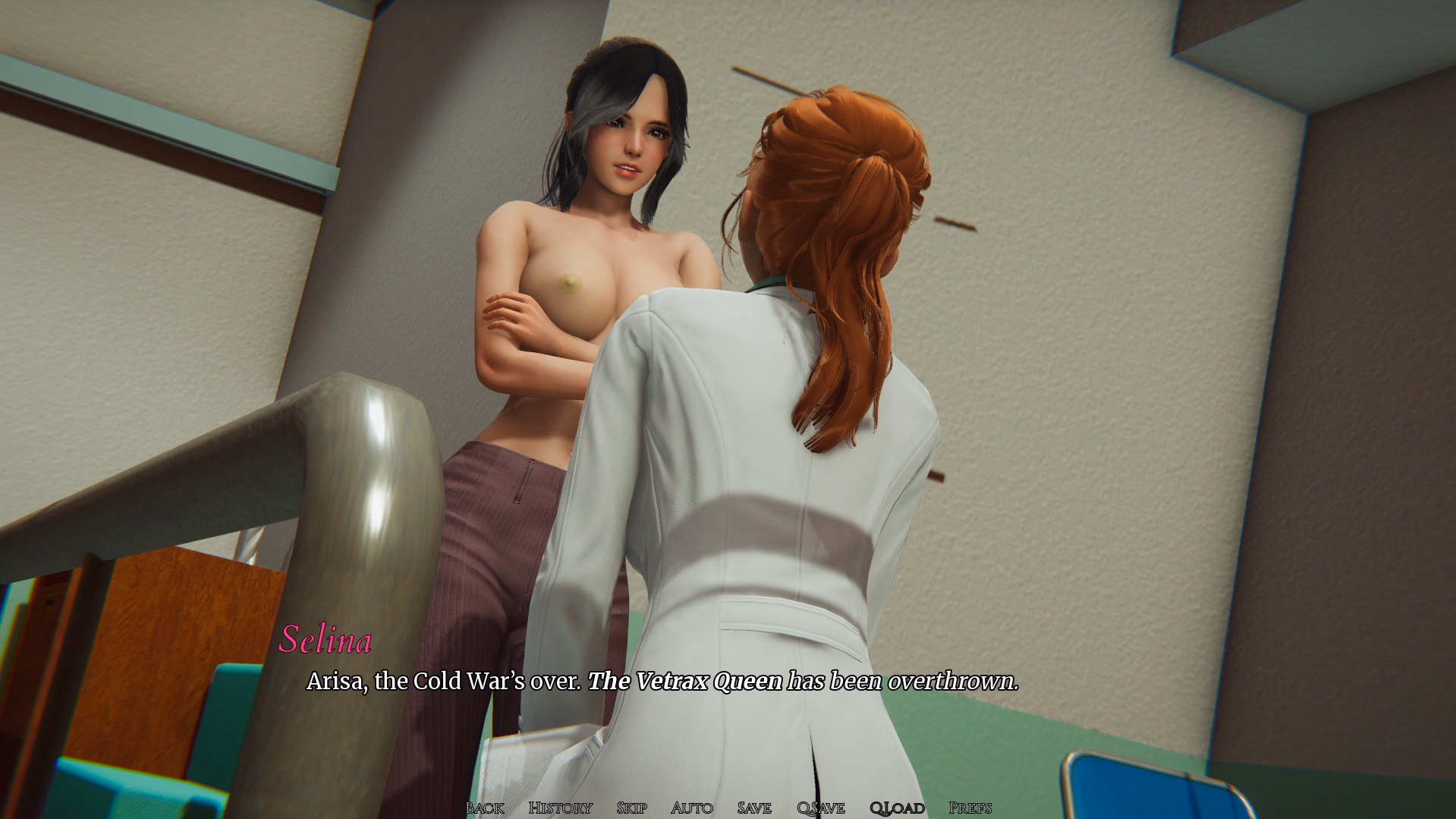Activate Skip to fast-forward dialogue
The image size is (1456, 819).
(x=631, y=808)
